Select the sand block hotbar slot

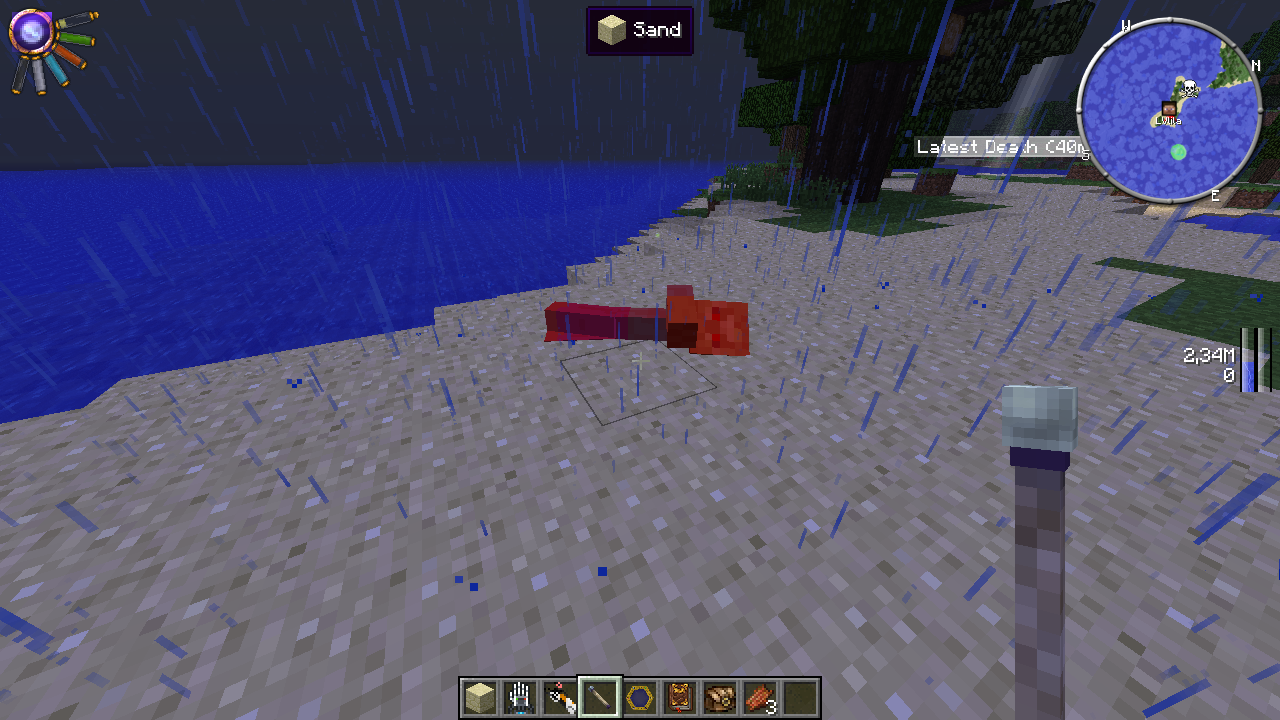click(x=479, y=697)
